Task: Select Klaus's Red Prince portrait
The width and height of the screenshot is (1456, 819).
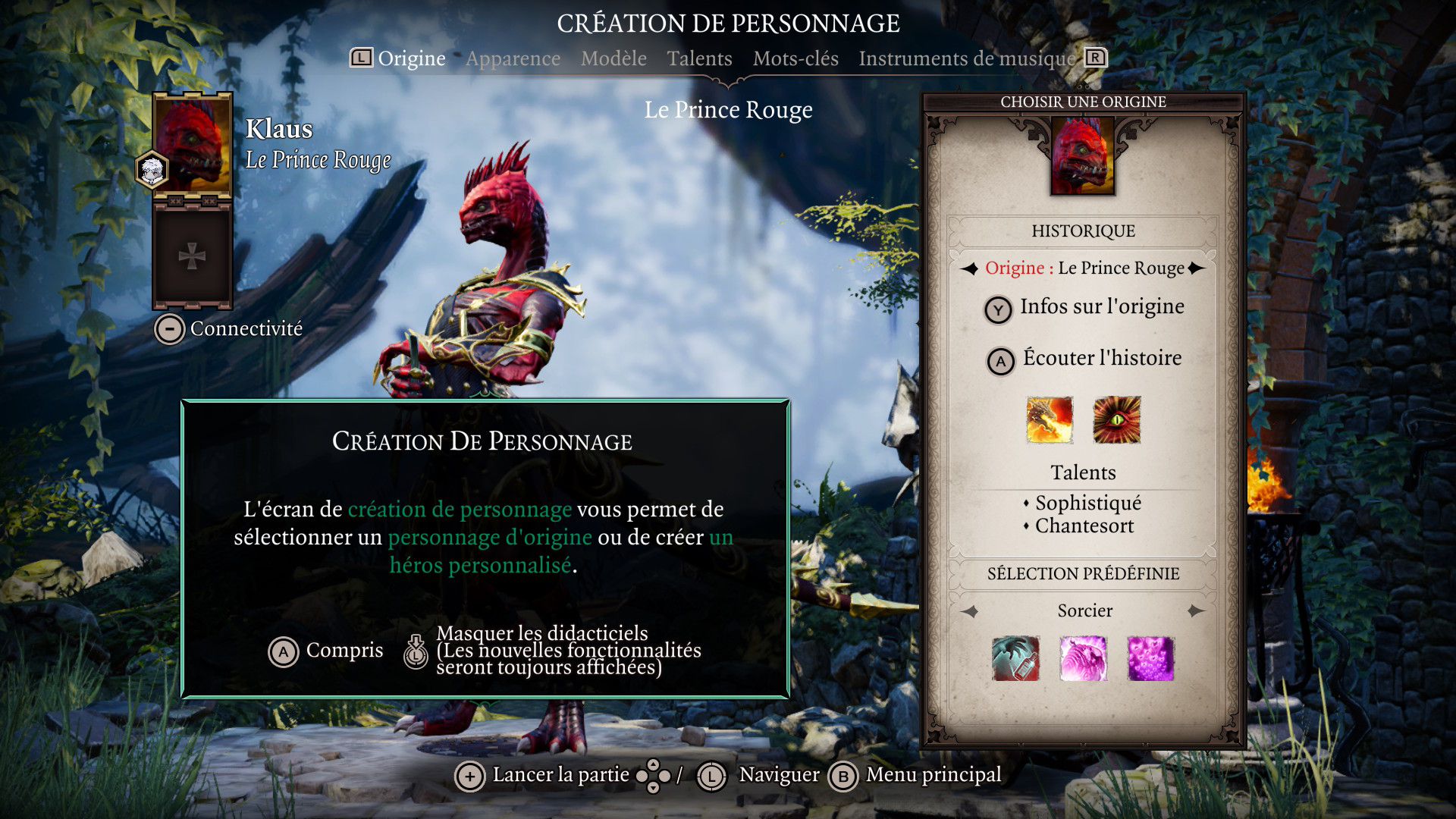Action: click(193, 146)
